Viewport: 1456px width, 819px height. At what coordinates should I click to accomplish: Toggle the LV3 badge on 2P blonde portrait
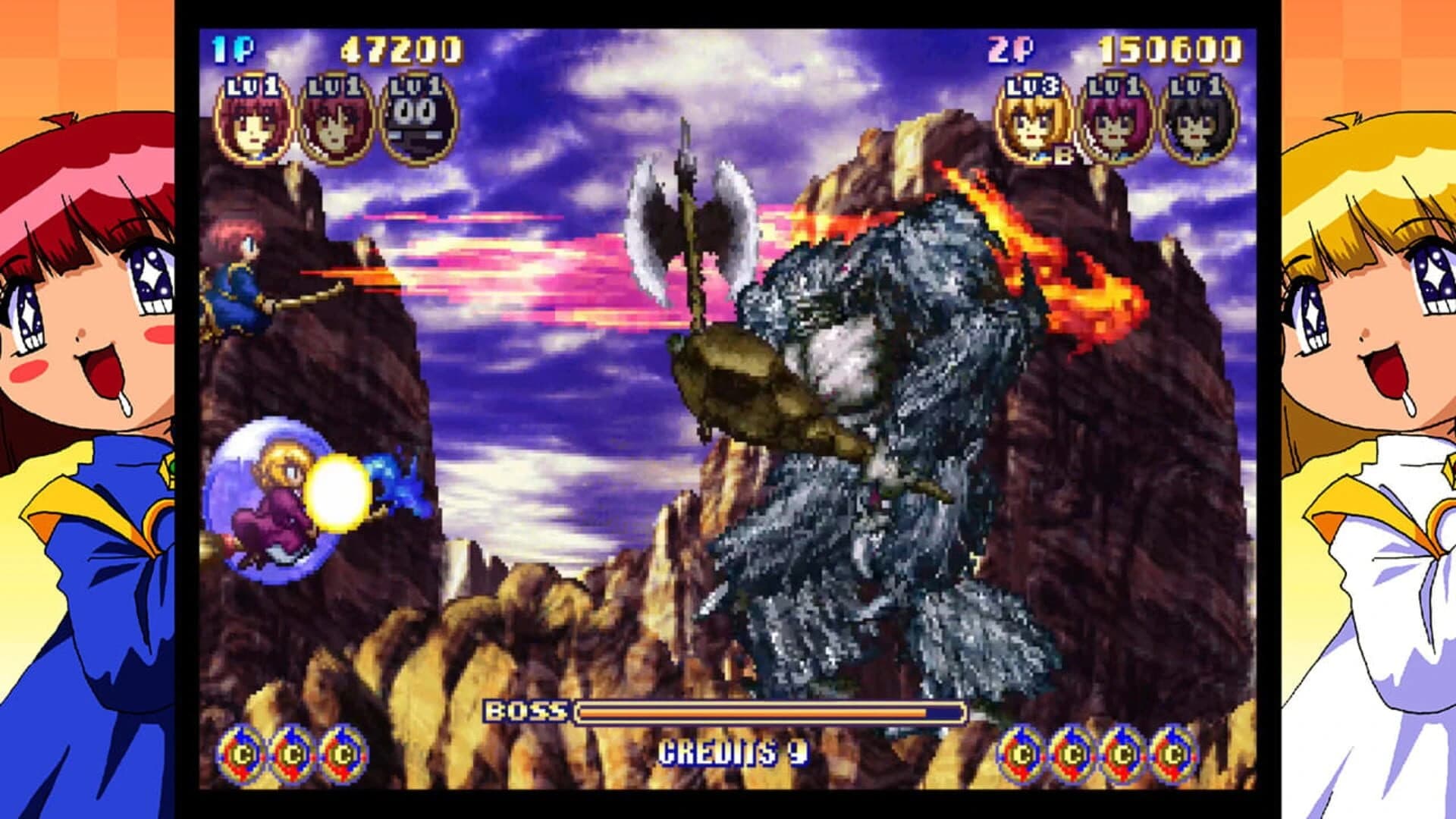tap(1033, 86)
